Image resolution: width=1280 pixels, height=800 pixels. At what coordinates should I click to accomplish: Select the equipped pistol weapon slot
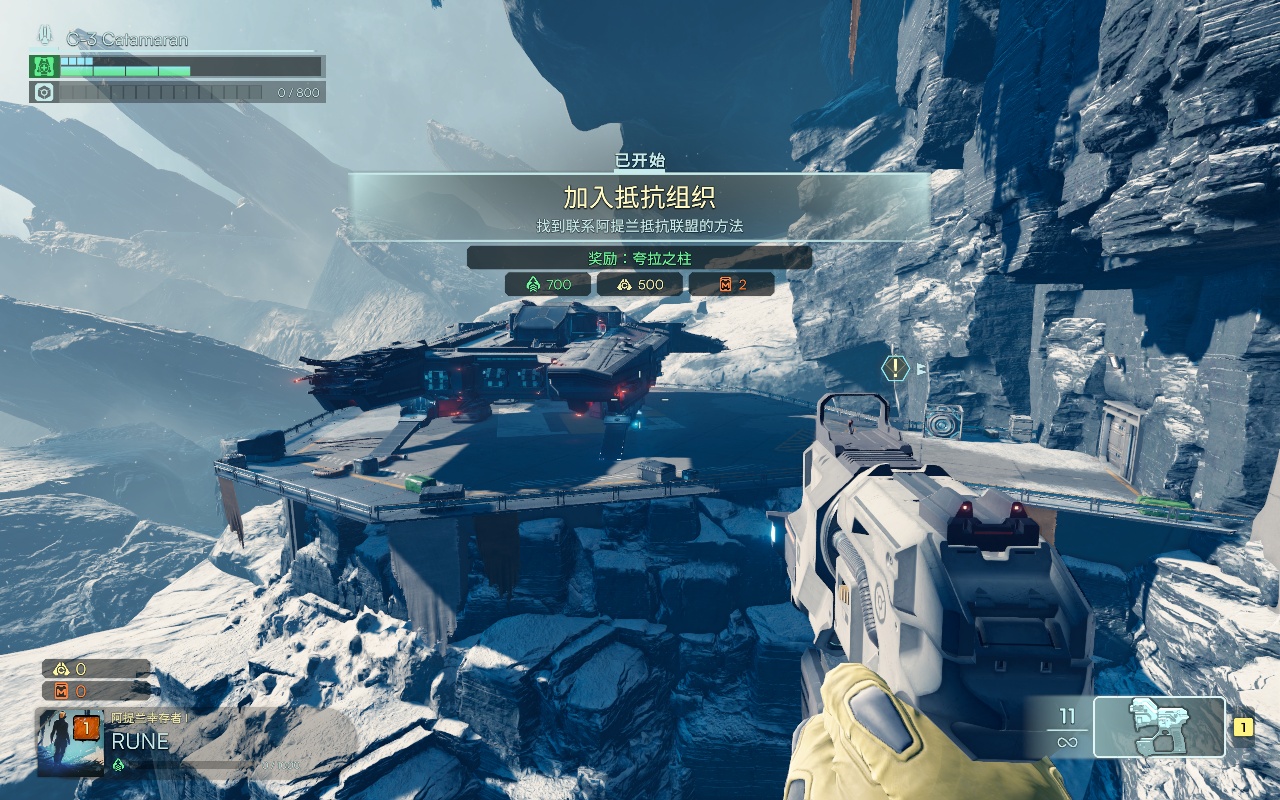[x=1159, y=727]
